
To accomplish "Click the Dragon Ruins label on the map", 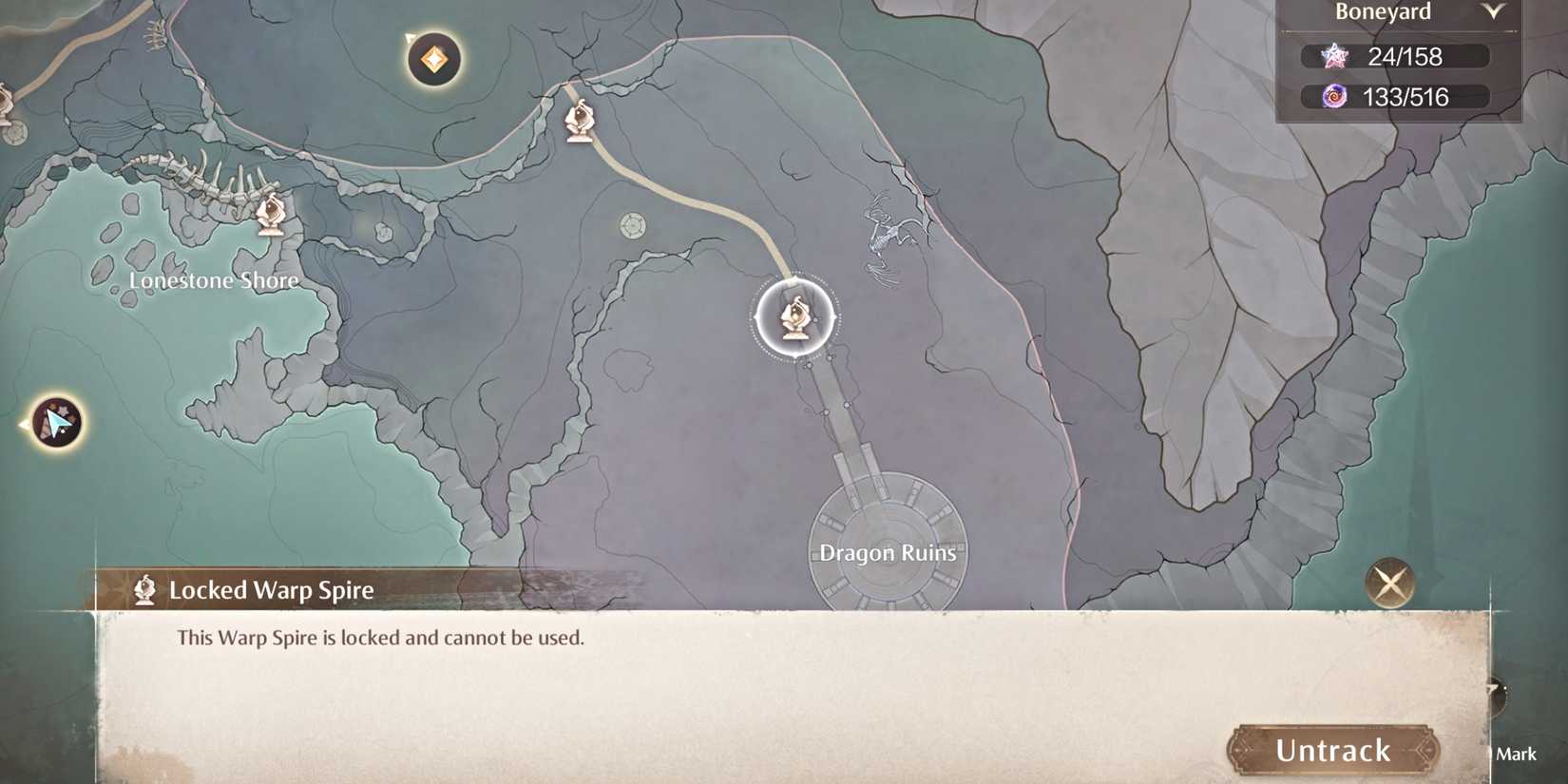I will click(x=888, y=552).
